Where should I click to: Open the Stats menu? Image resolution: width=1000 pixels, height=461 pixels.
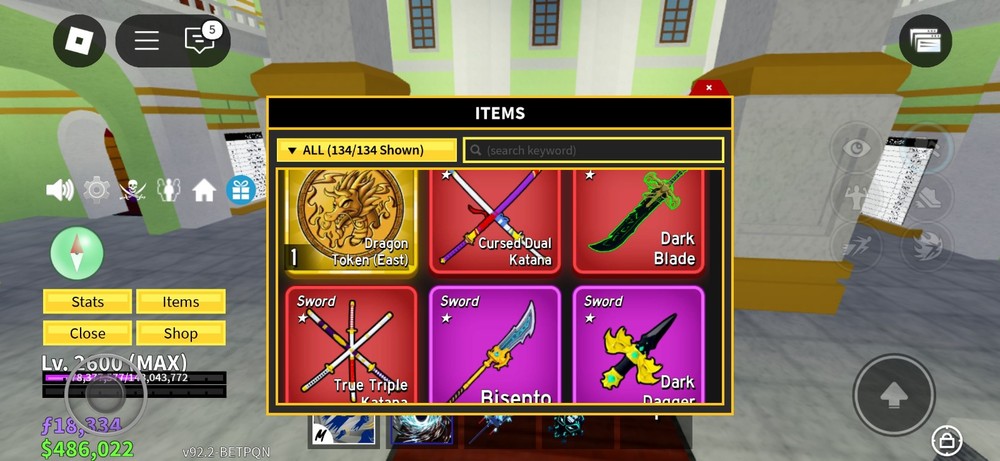click(87, 302)
